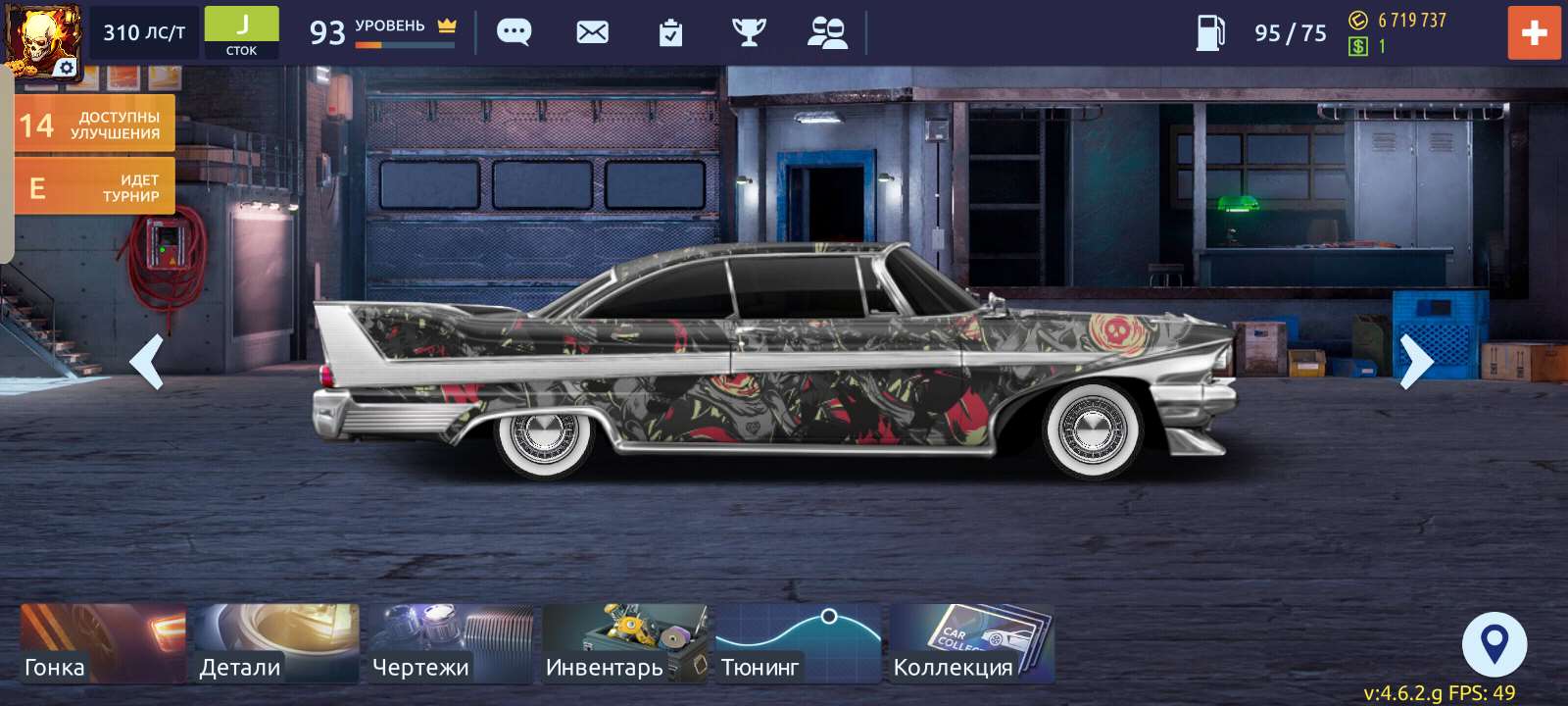Open the friends panel icon
Image resolution: width=1568 pixels, height=706 pixels.
(x=829, y=32)
